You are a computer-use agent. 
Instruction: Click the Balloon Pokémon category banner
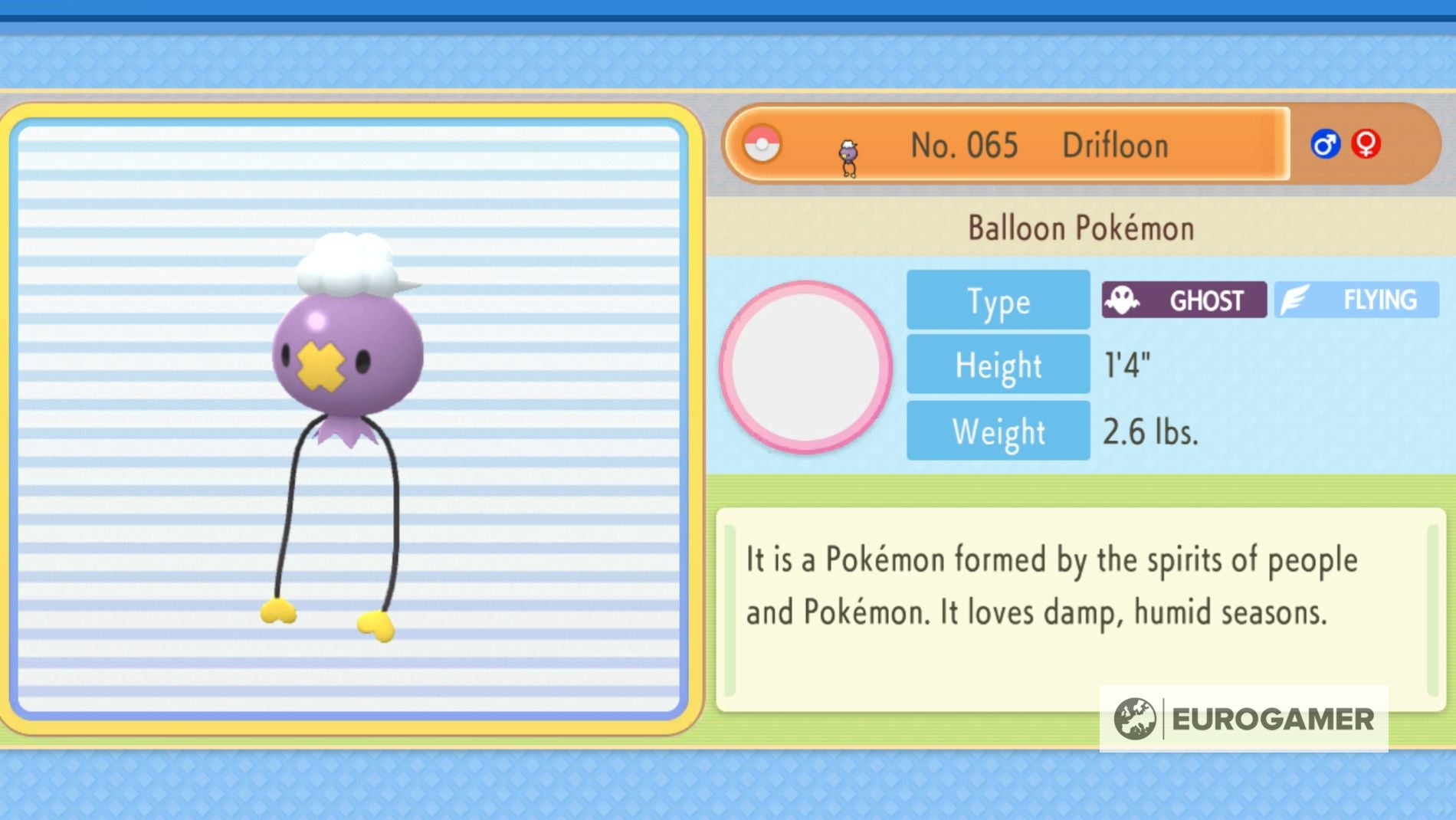pyautogui.click(x=1081, y=227)
